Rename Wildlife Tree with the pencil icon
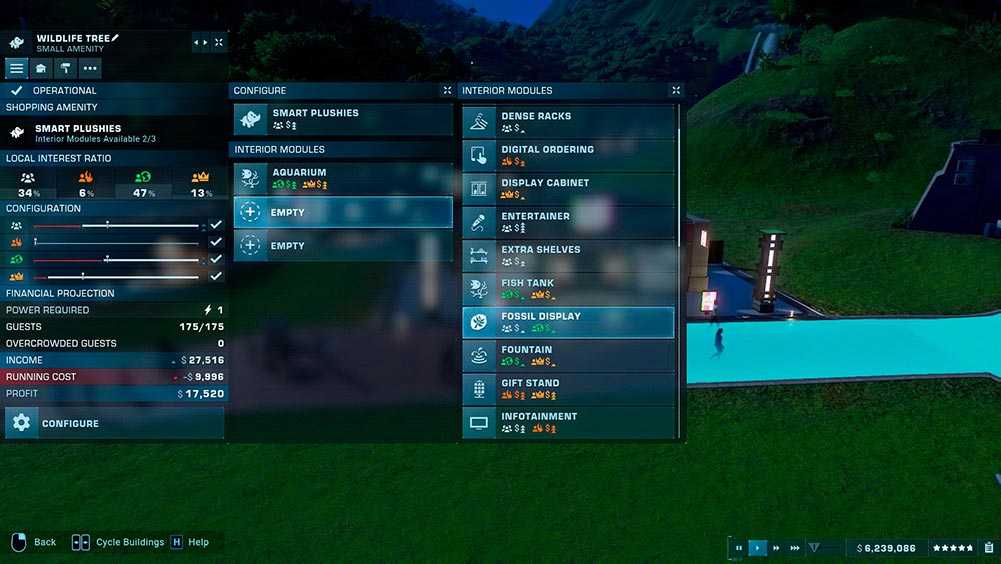Viewport: 1001px width, 564px height. point(115,38)
